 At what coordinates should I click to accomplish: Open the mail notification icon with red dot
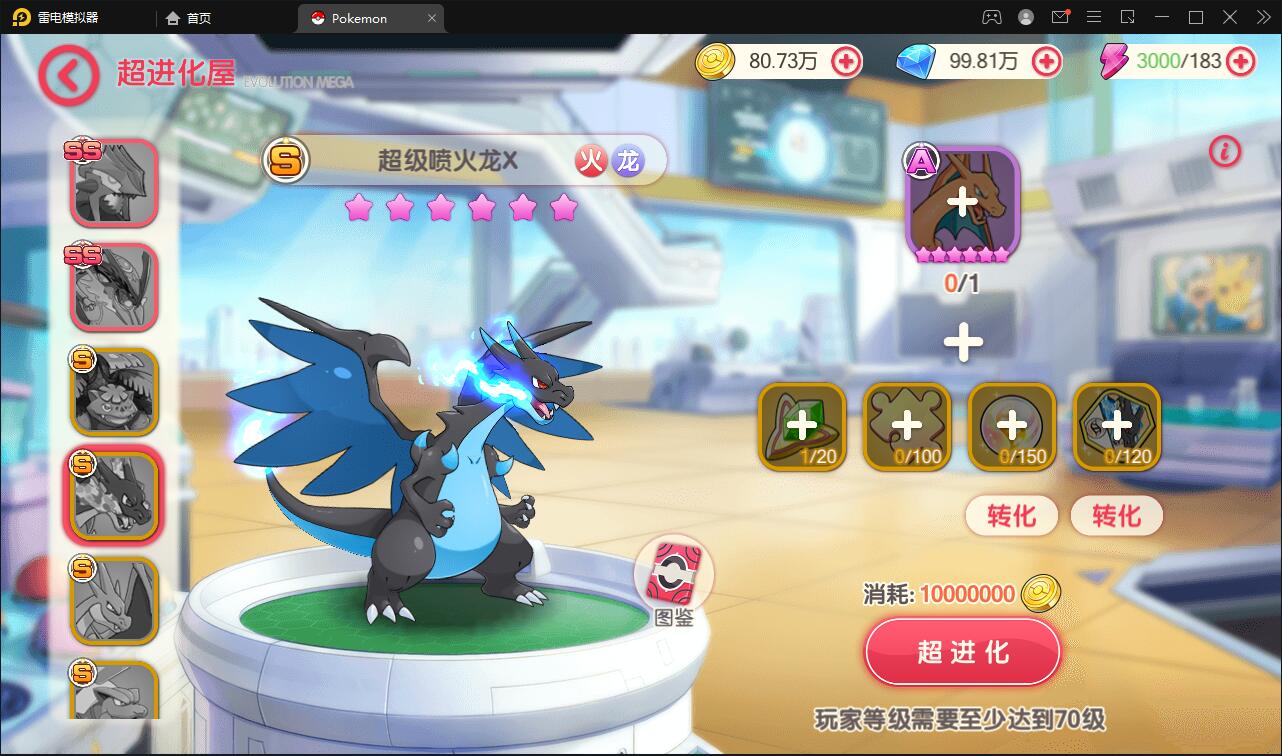[1061, 17]
